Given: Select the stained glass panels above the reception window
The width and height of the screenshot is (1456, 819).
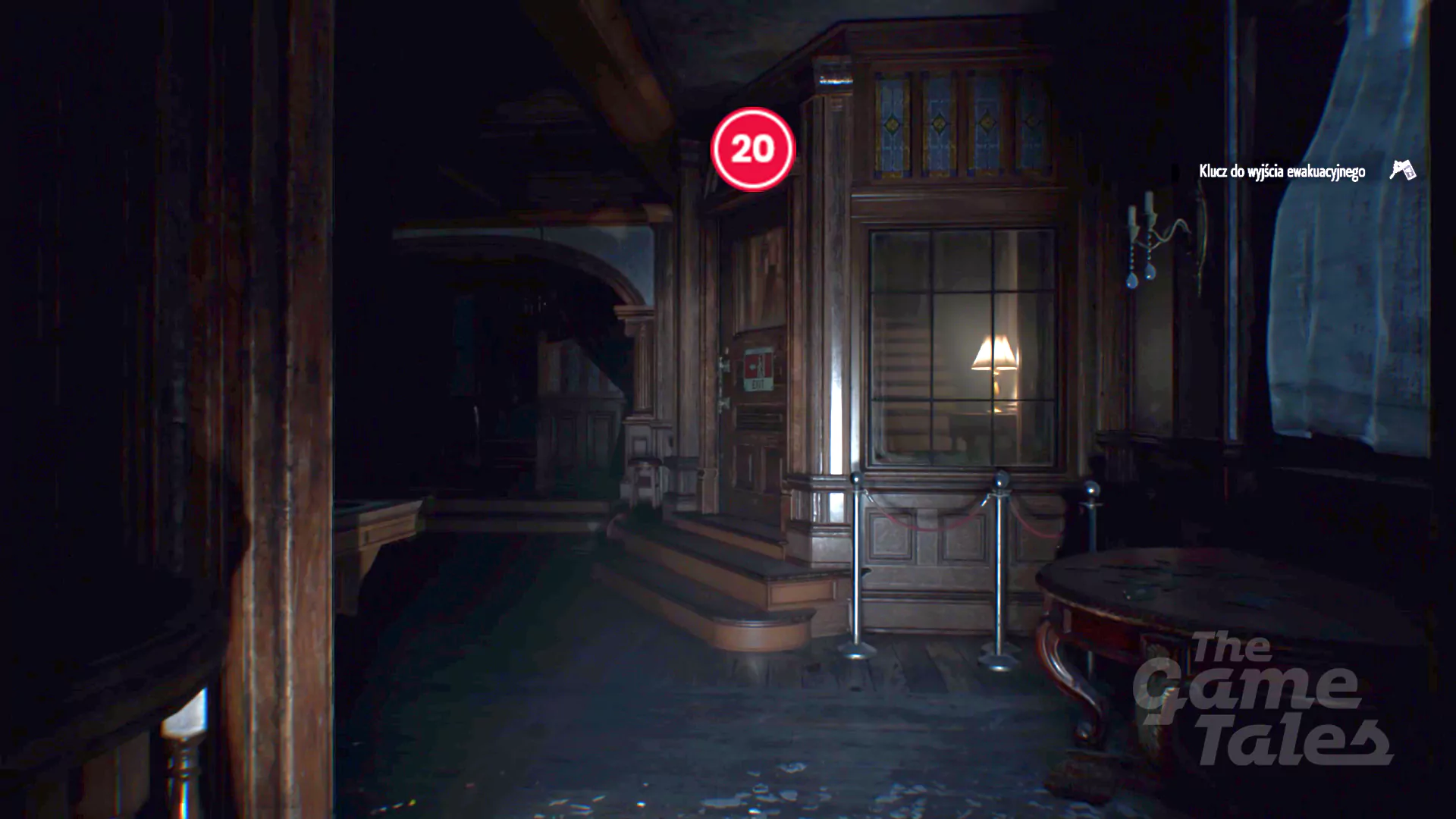Looking at the screenshot, I should (952, 121).
